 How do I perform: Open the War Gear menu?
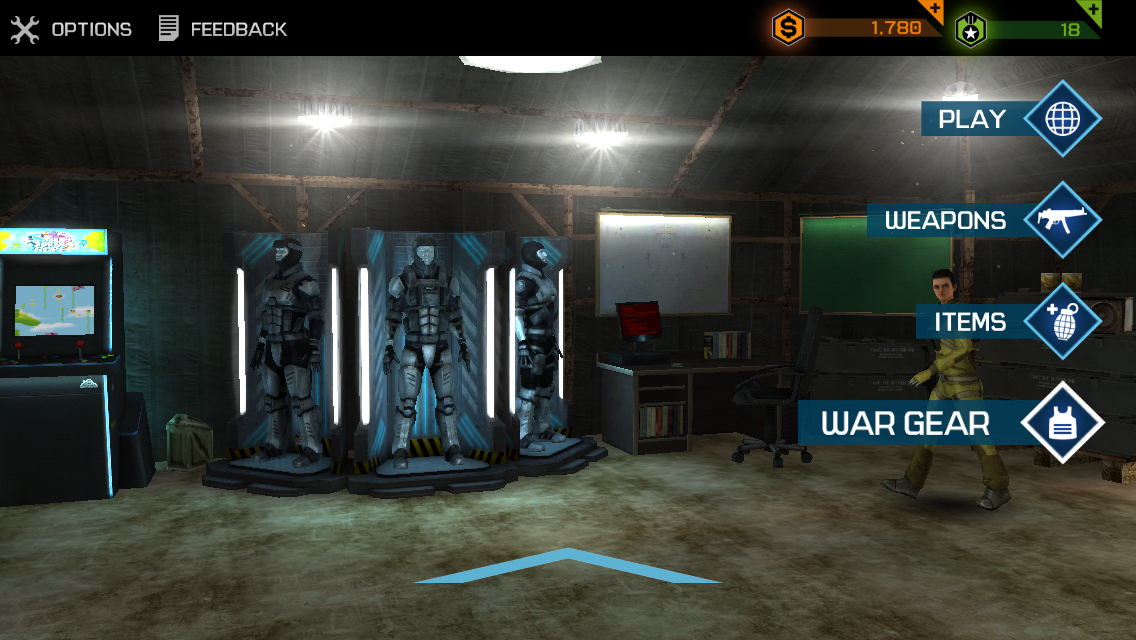(x=950, y=423)
